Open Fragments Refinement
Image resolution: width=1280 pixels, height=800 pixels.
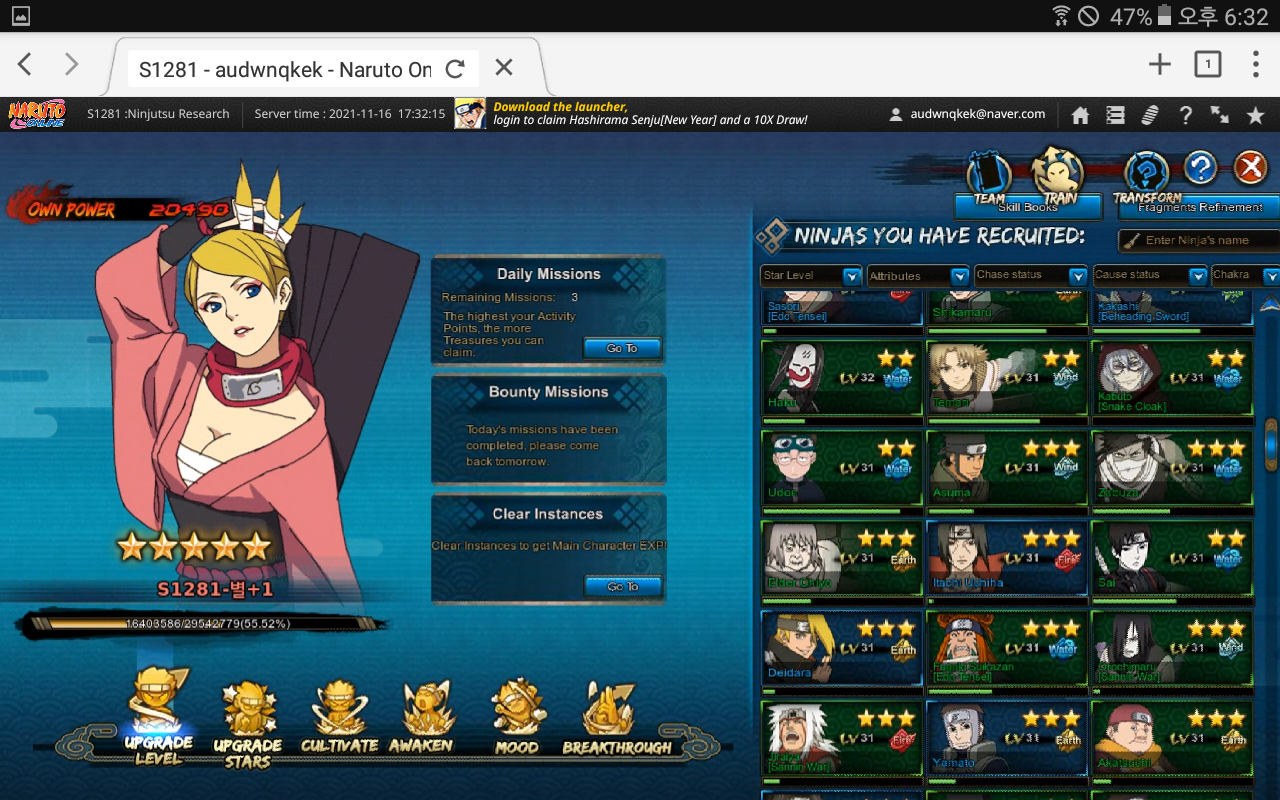[x=1199, y=207]
